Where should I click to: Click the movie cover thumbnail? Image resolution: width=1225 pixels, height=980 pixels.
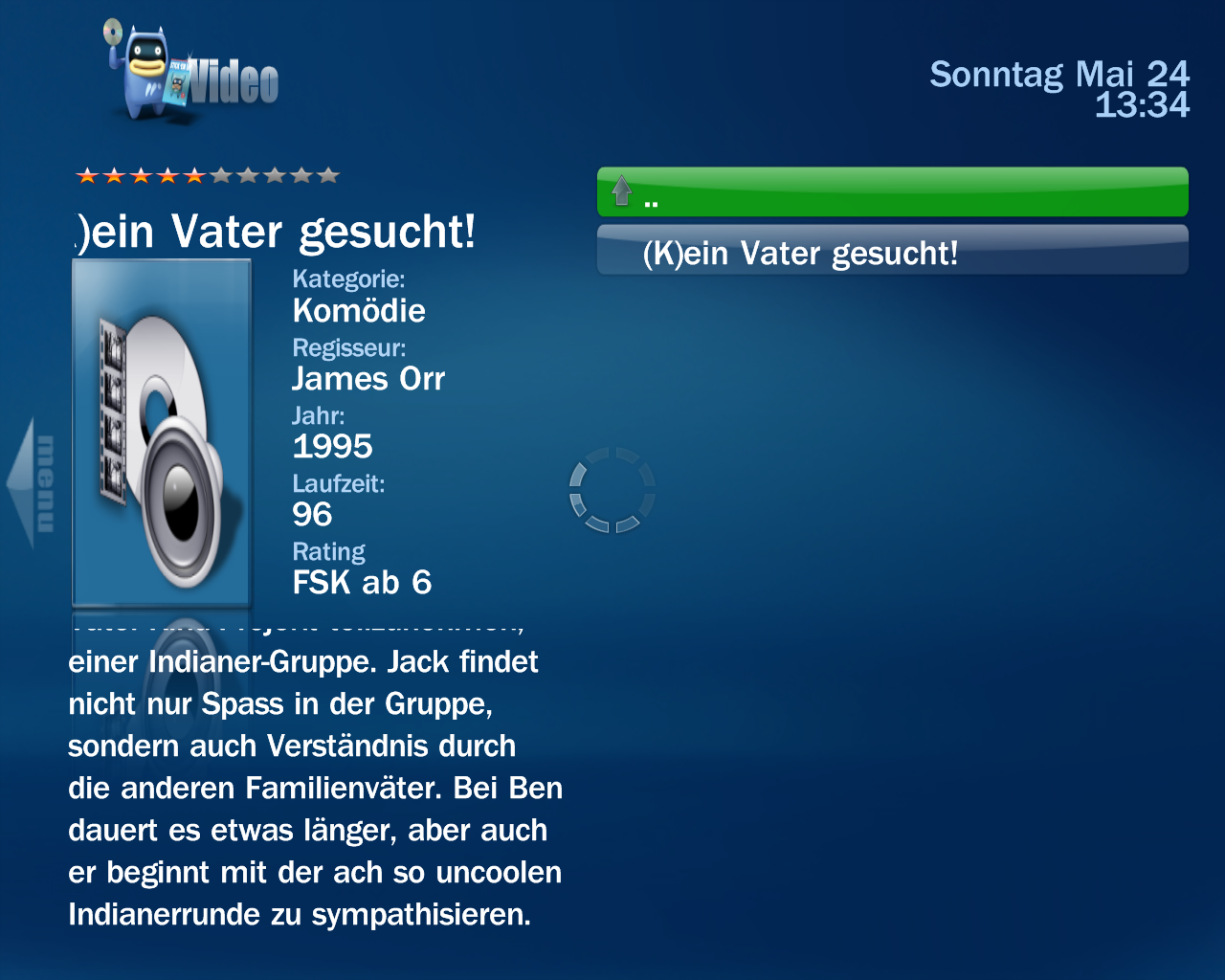pyautogui.click(x=162, y=434)
